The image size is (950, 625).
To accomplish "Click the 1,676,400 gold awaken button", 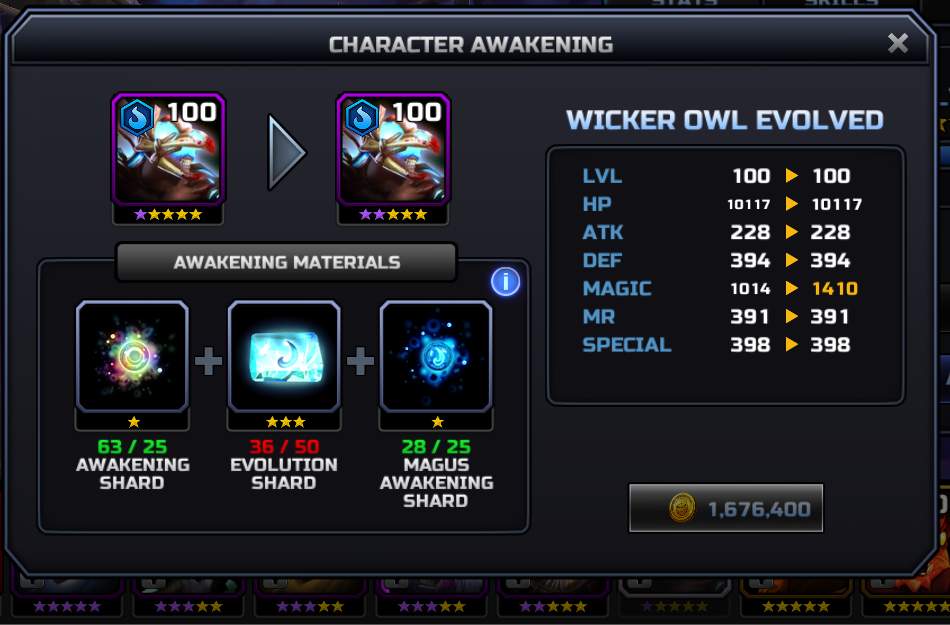I will pos(726,508).
